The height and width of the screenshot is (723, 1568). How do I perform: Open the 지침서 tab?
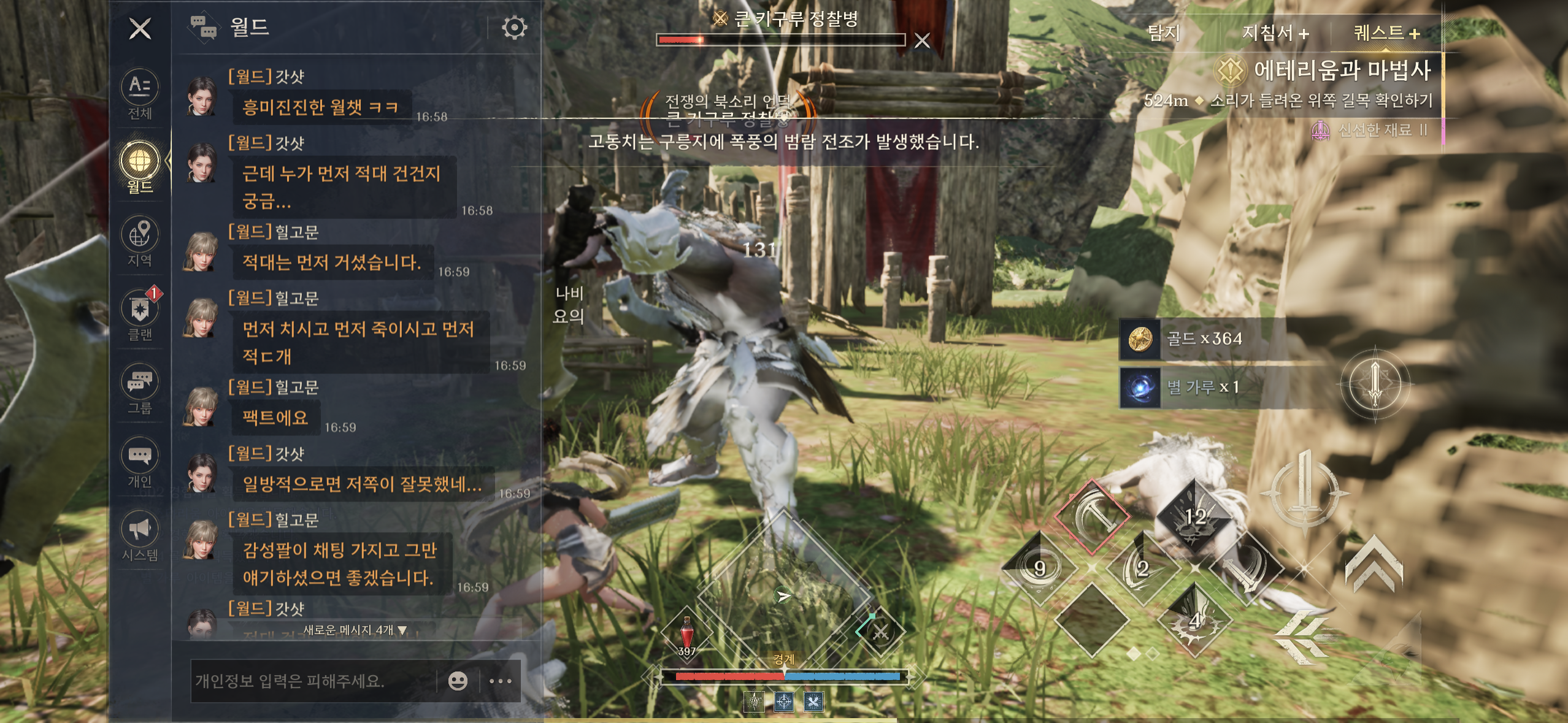point(1275,33)
